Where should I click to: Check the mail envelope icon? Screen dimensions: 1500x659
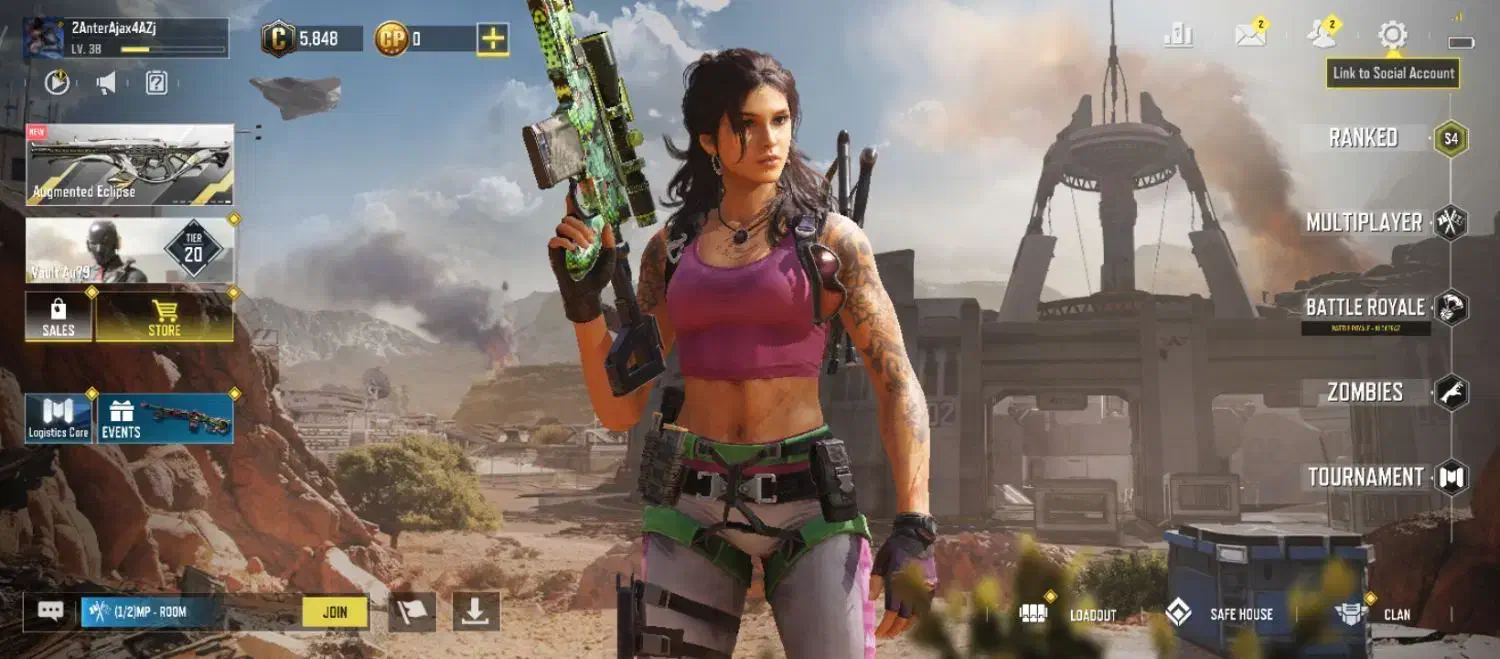1250,35
